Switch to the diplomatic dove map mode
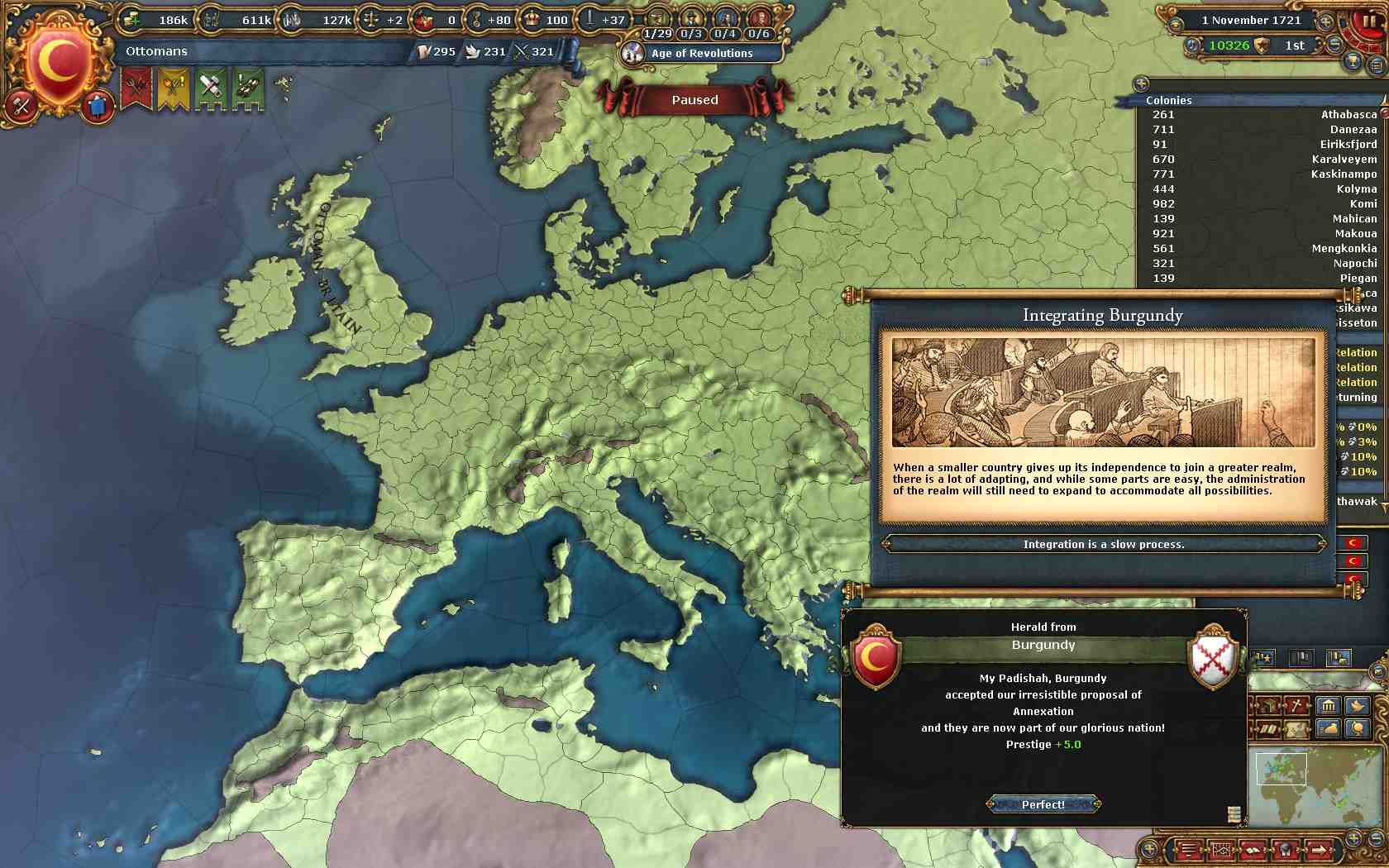The image size is (1389, 868). (x=1357, y=705)
